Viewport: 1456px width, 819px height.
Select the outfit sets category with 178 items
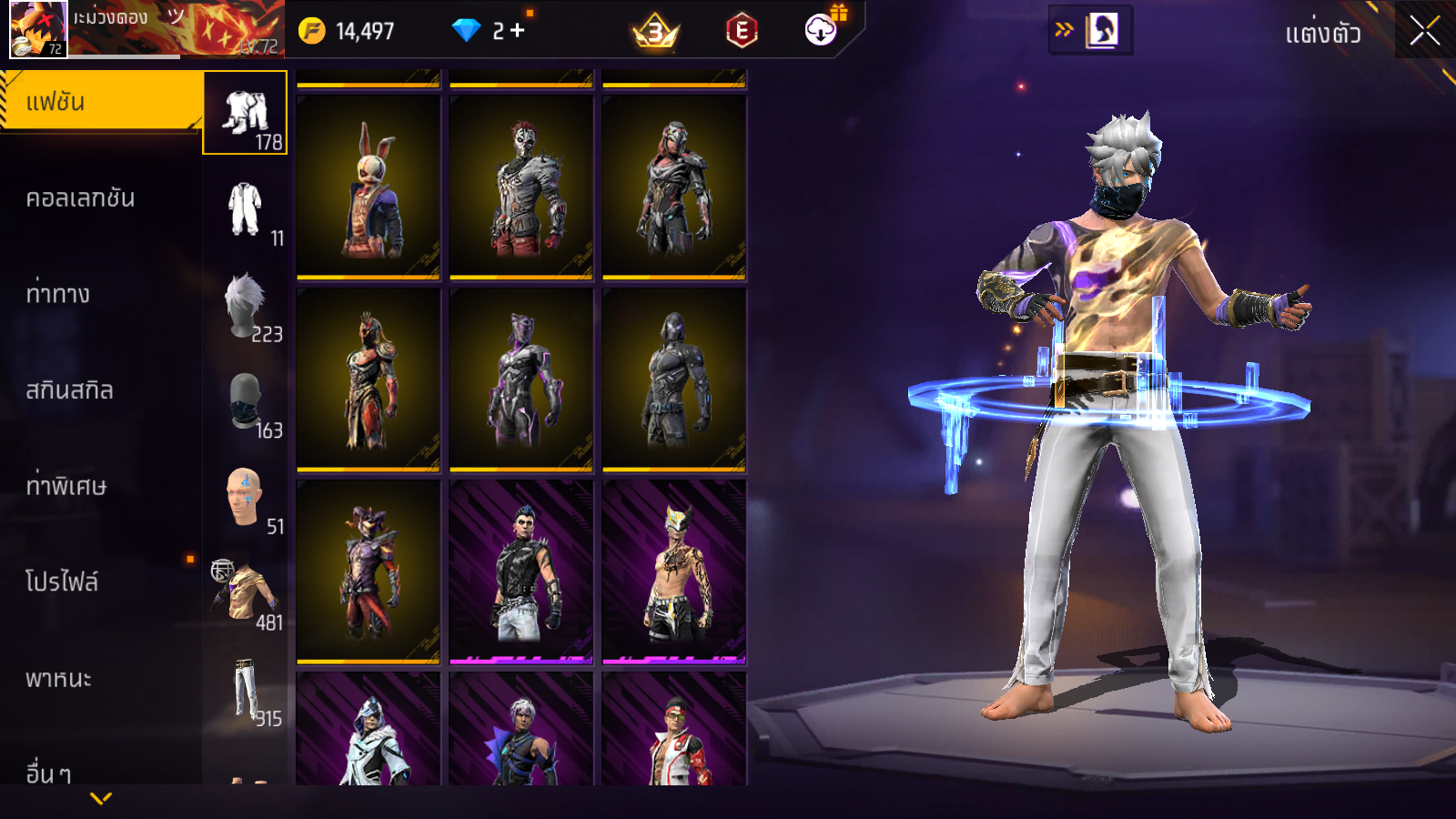[x=246, y=113]
